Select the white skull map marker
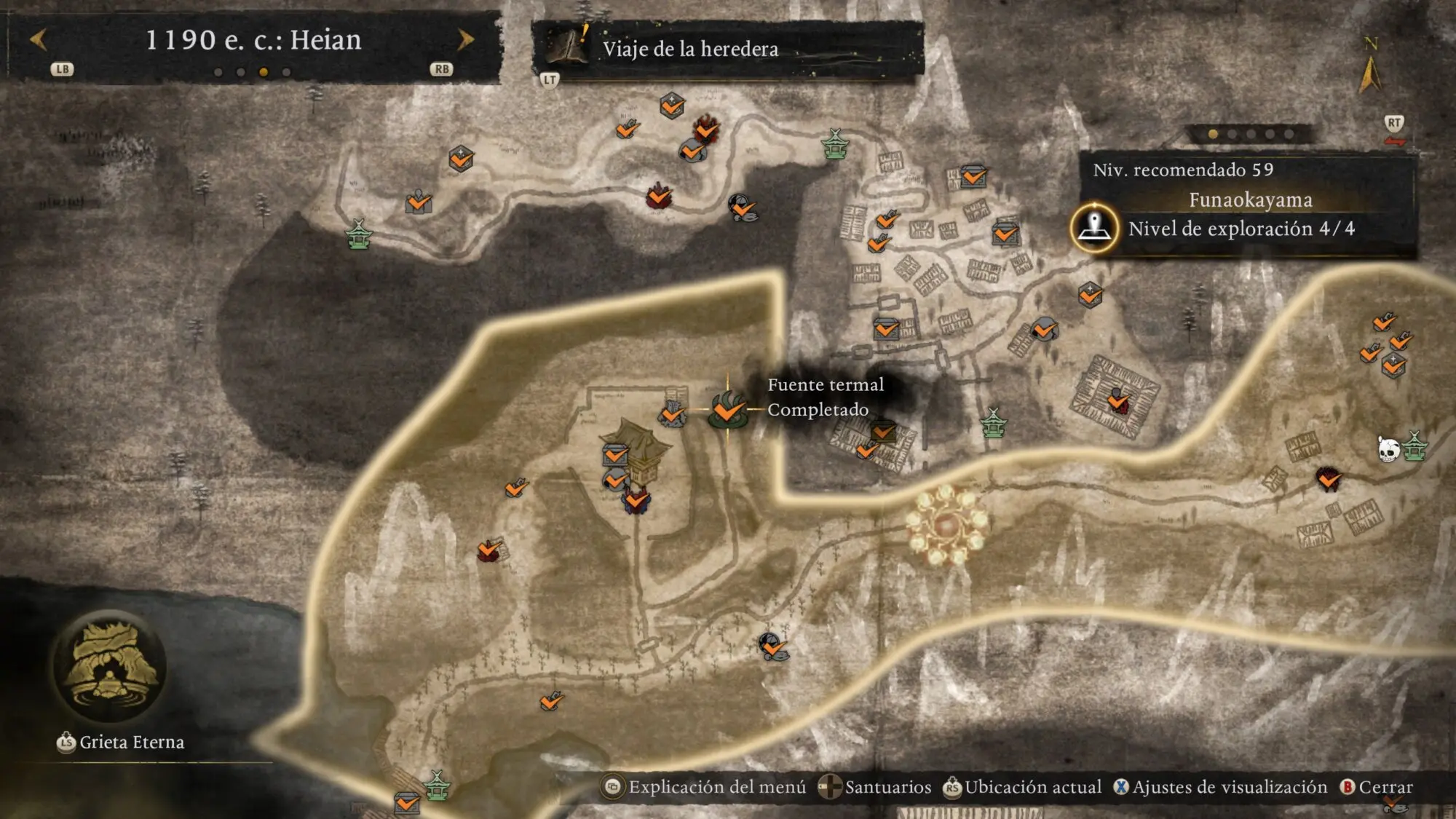Image resolution: width=1456 pixels, height=819 pixels. 1388,449
